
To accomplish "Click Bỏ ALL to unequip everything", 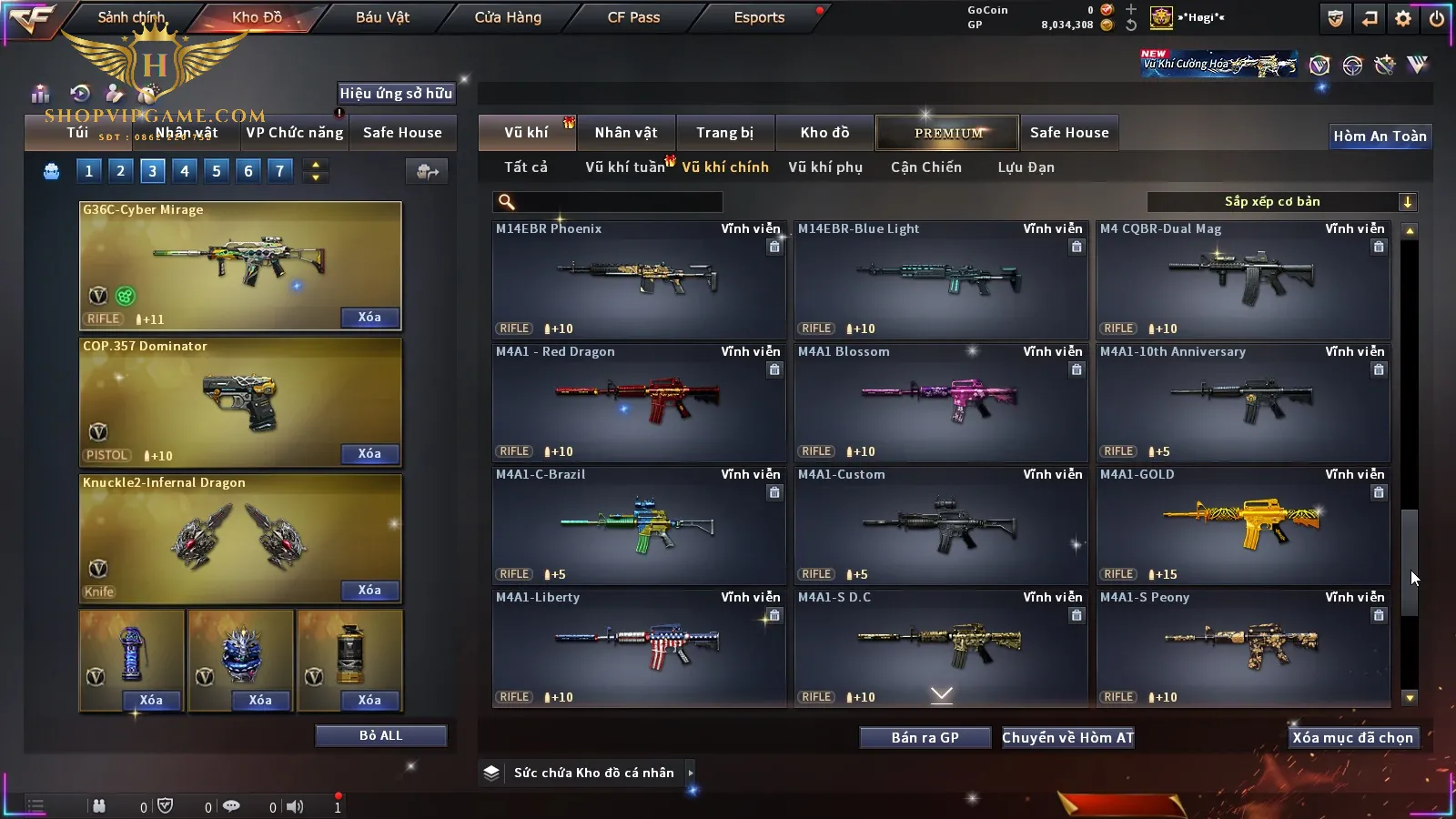I will click(380, 735).
